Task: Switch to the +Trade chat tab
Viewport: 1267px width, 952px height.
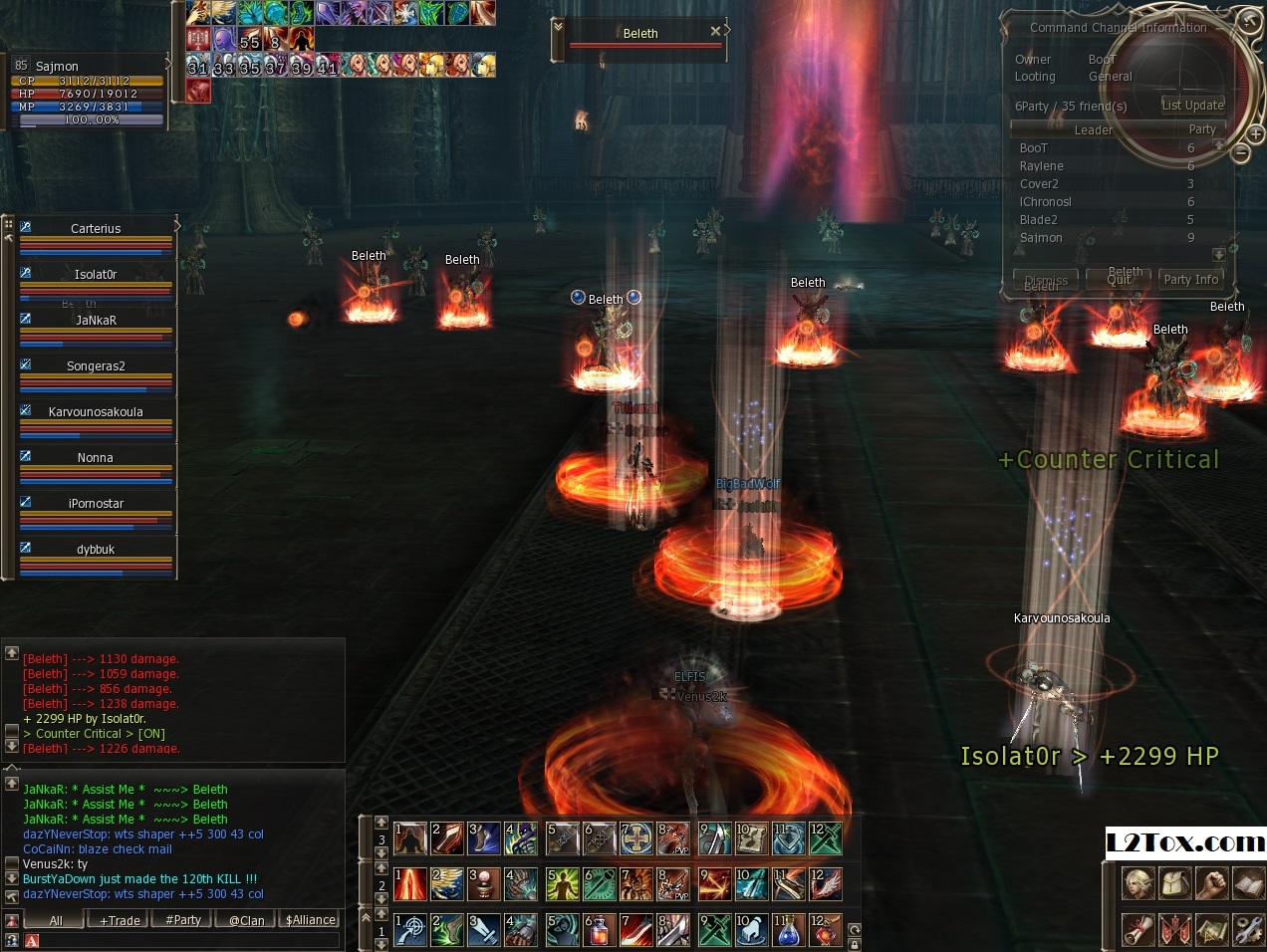Action: [120, 921]
